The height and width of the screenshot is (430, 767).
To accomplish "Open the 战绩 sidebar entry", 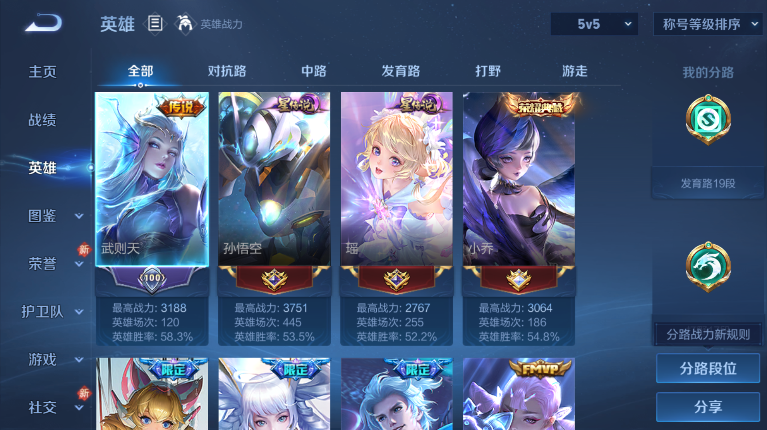I will click(42, 120).
